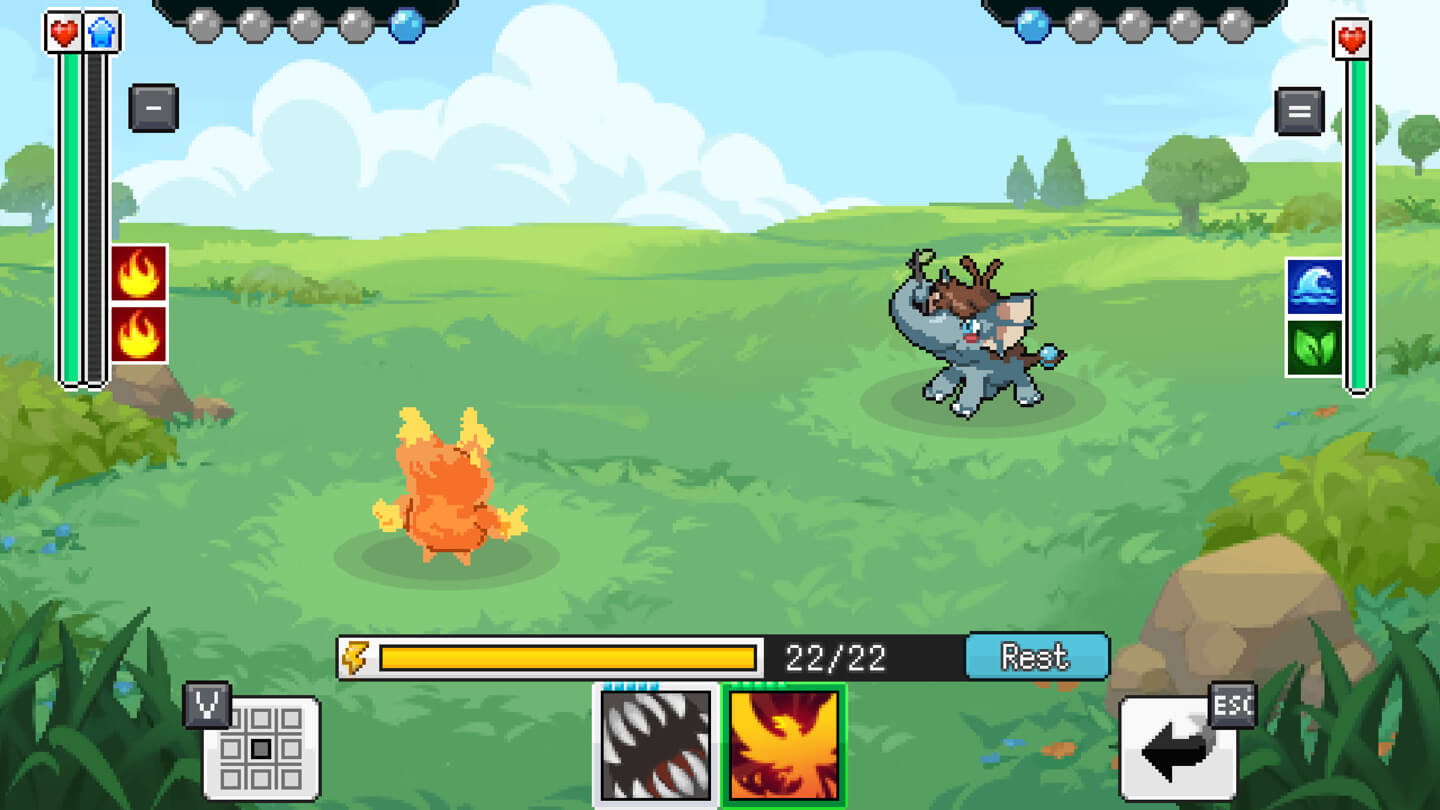Select the fanged bite attack skill

(656, 745)
